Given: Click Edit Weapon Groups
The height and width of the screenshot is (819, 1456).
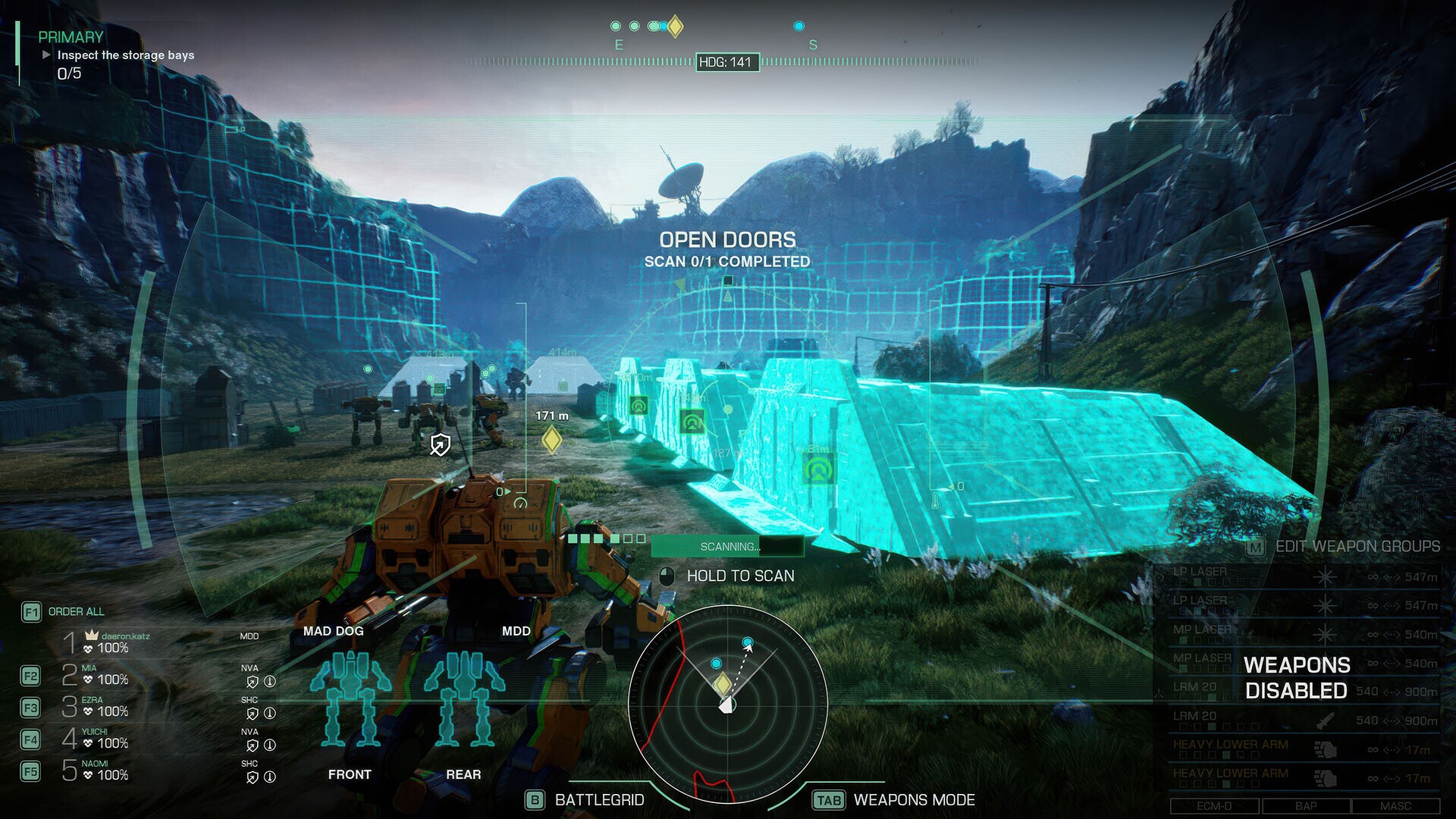Looking at the screenshot, I should click(1358, 545).
